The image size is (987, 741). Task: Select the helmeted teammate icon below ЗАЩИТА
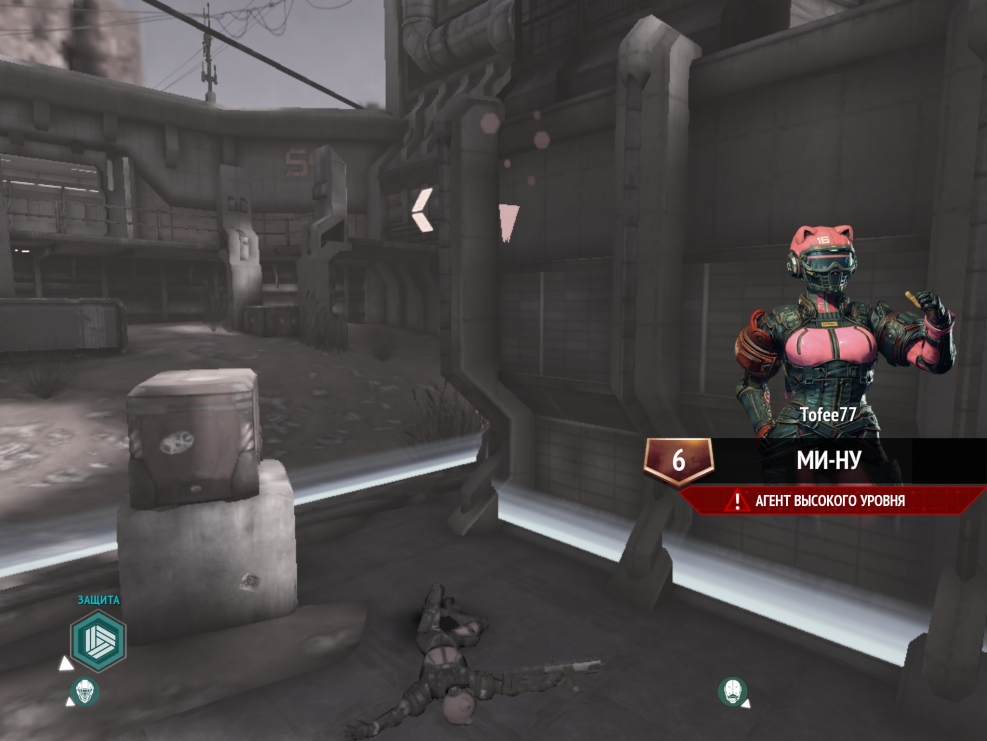point(84,691)
